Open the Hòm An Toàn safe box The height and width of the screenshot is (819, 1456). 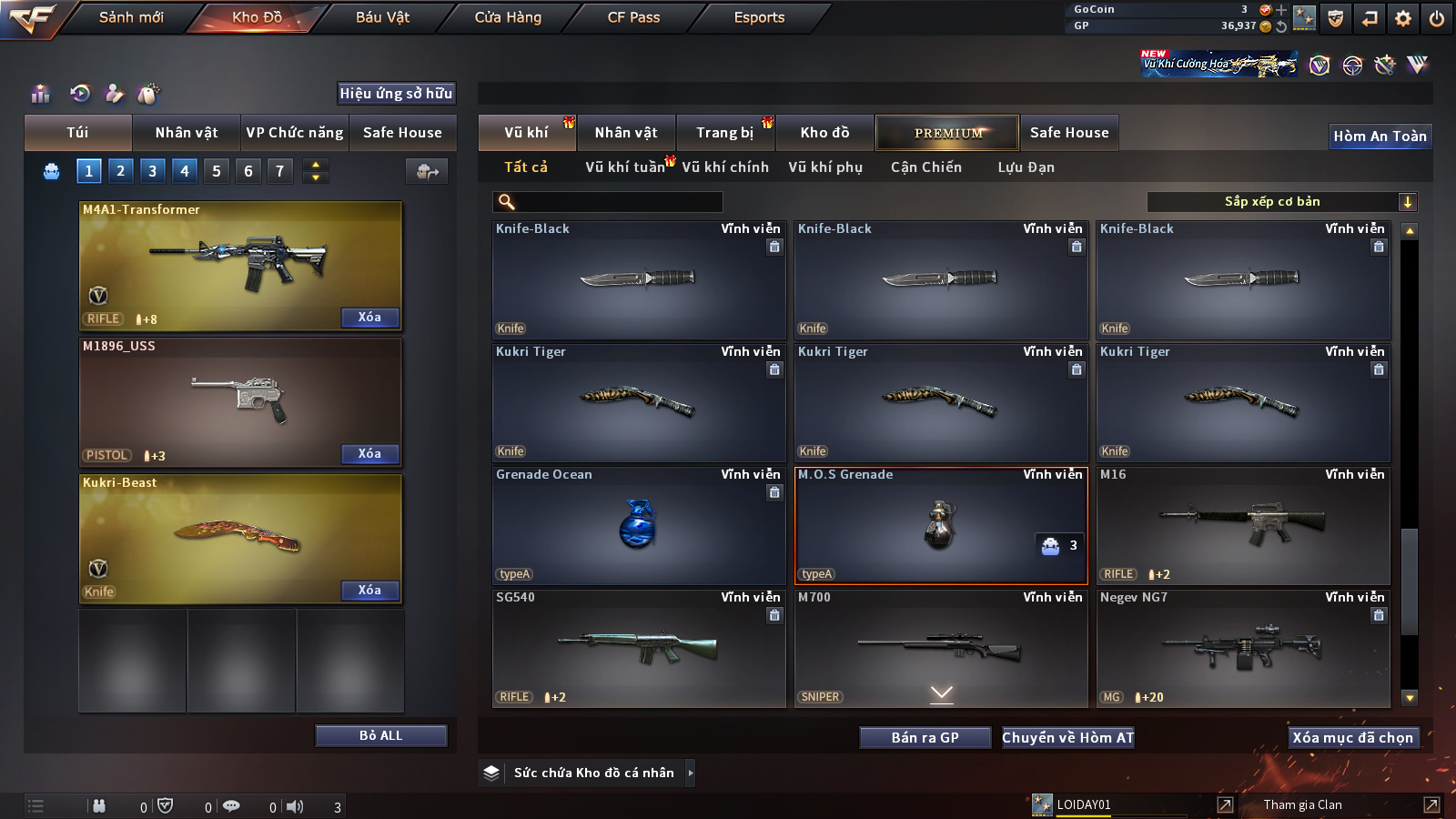click(1380, 136)
